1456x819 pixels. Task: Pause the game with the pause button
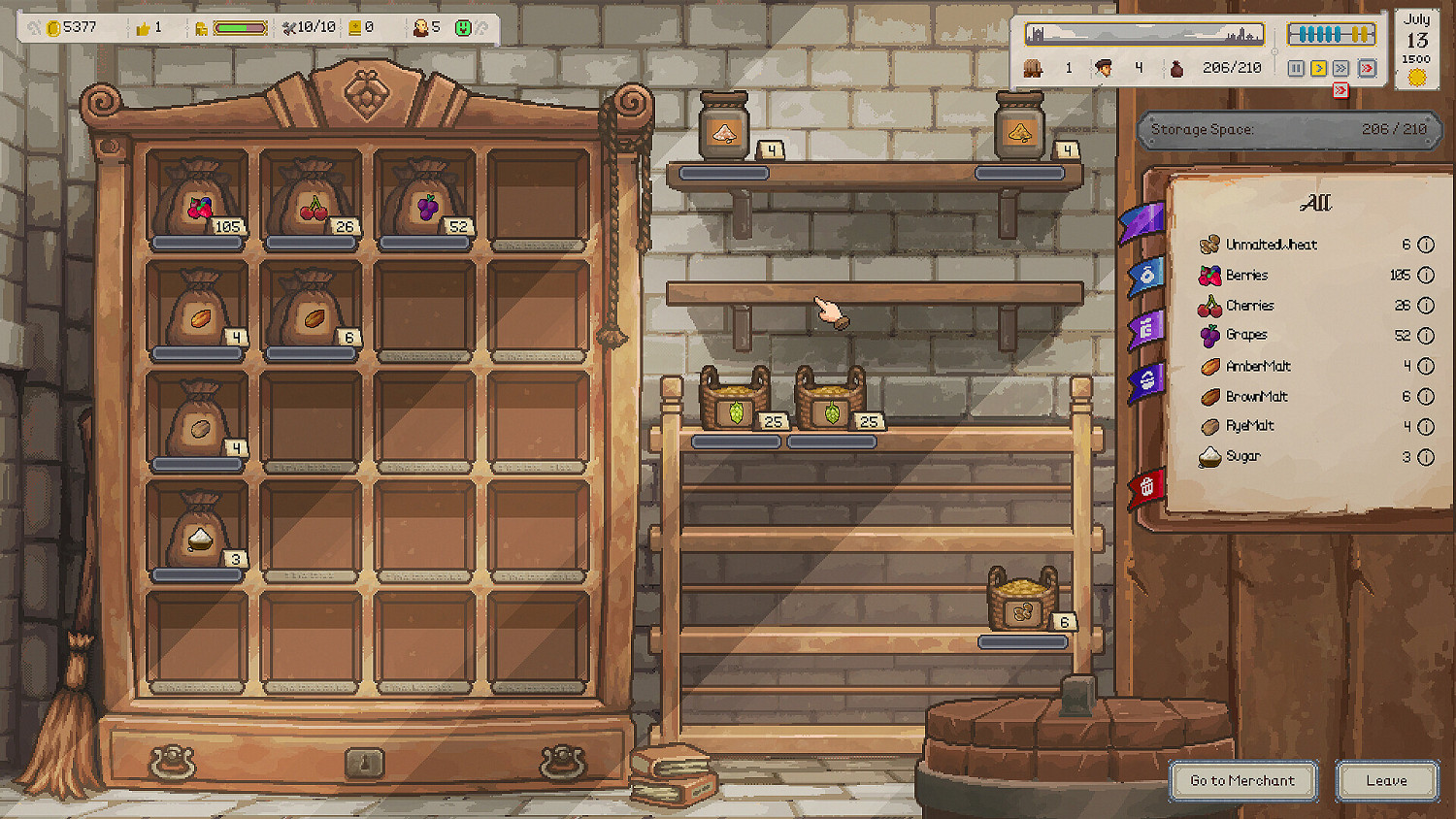[x=1295, y=68]
